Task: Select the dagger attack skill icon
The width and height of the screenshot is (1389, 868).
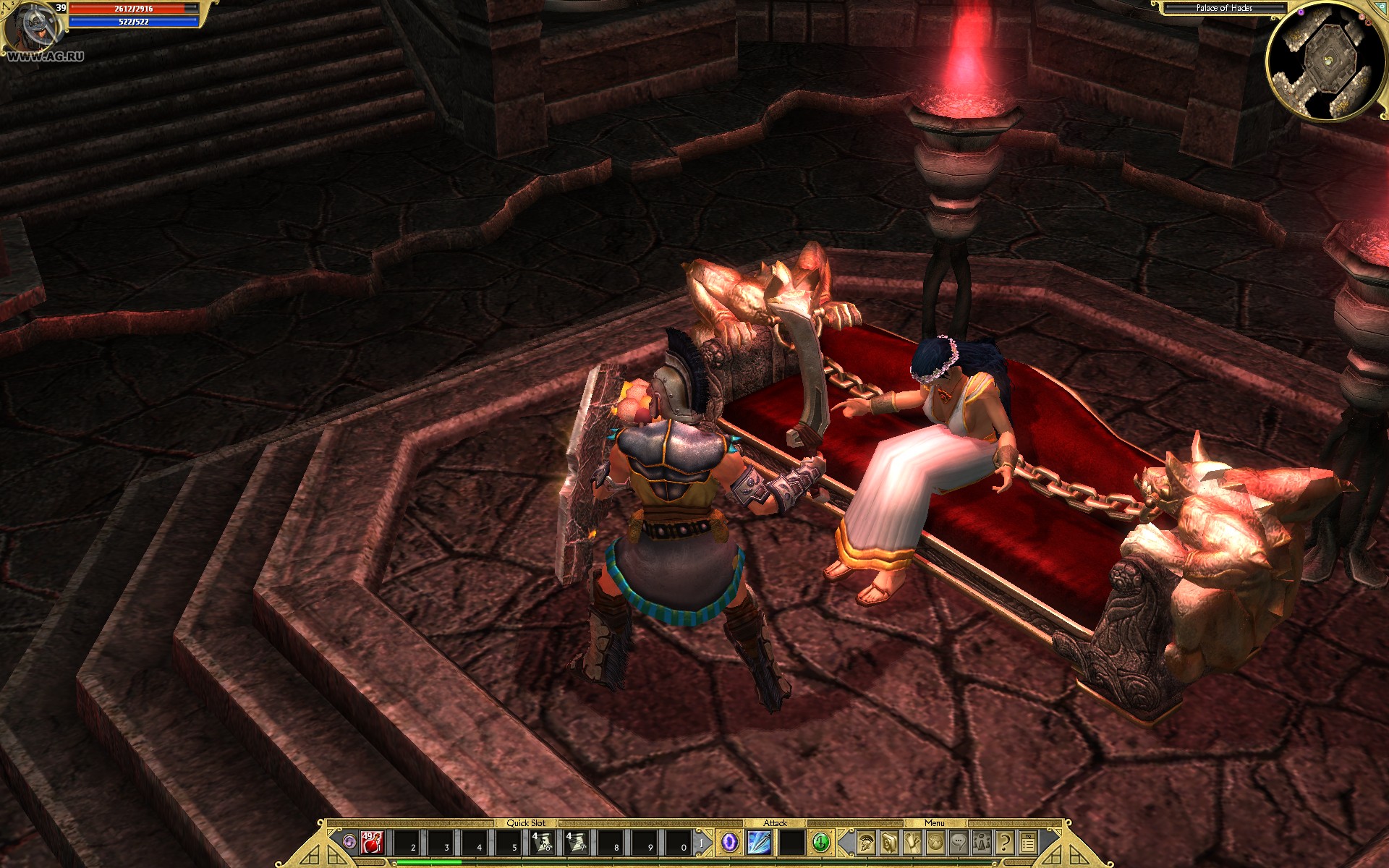Action: pyautogui.click(x=757, y=843)
